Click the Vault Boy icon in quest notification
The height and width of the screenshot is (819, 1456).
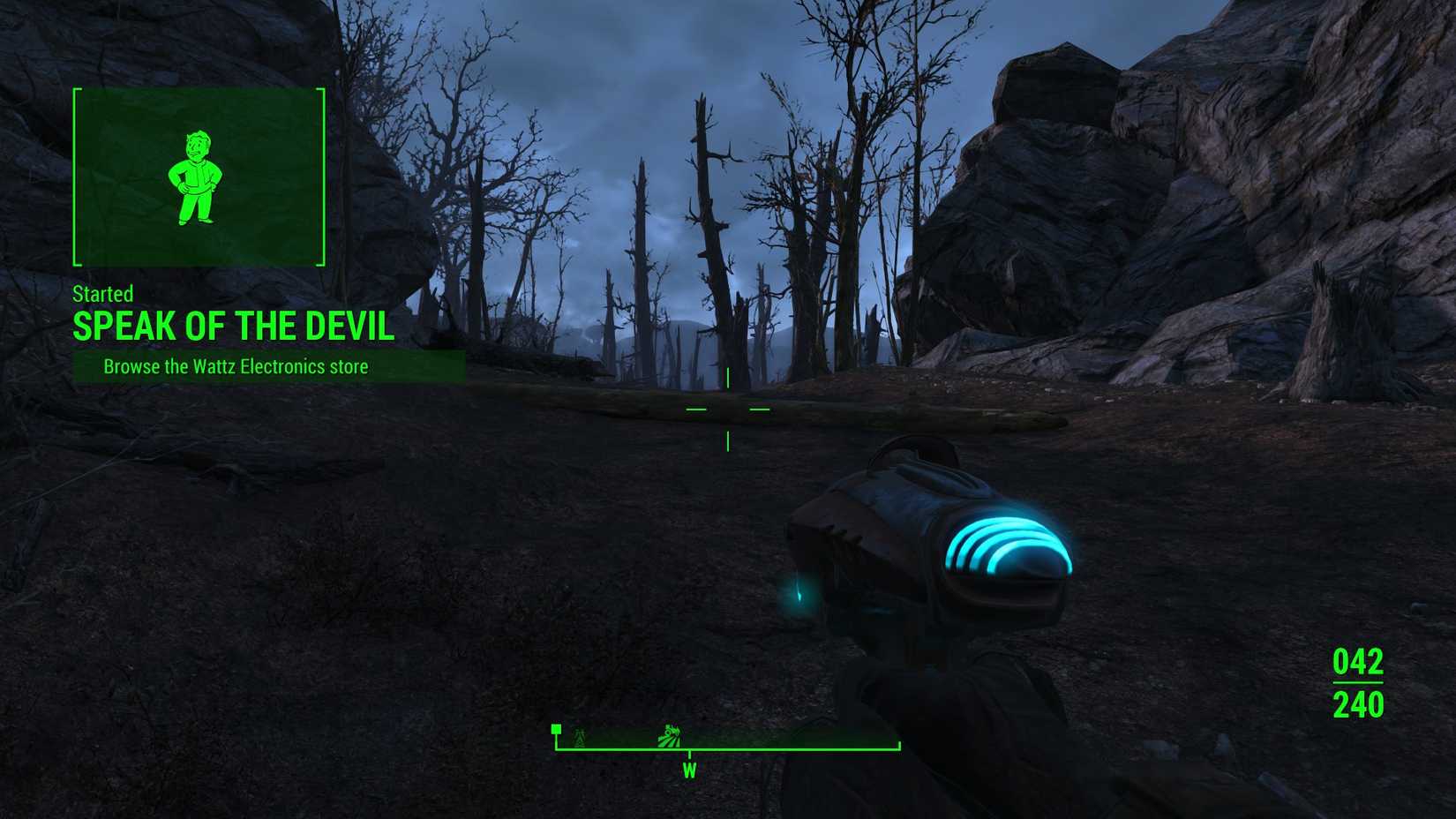[198, 177]
